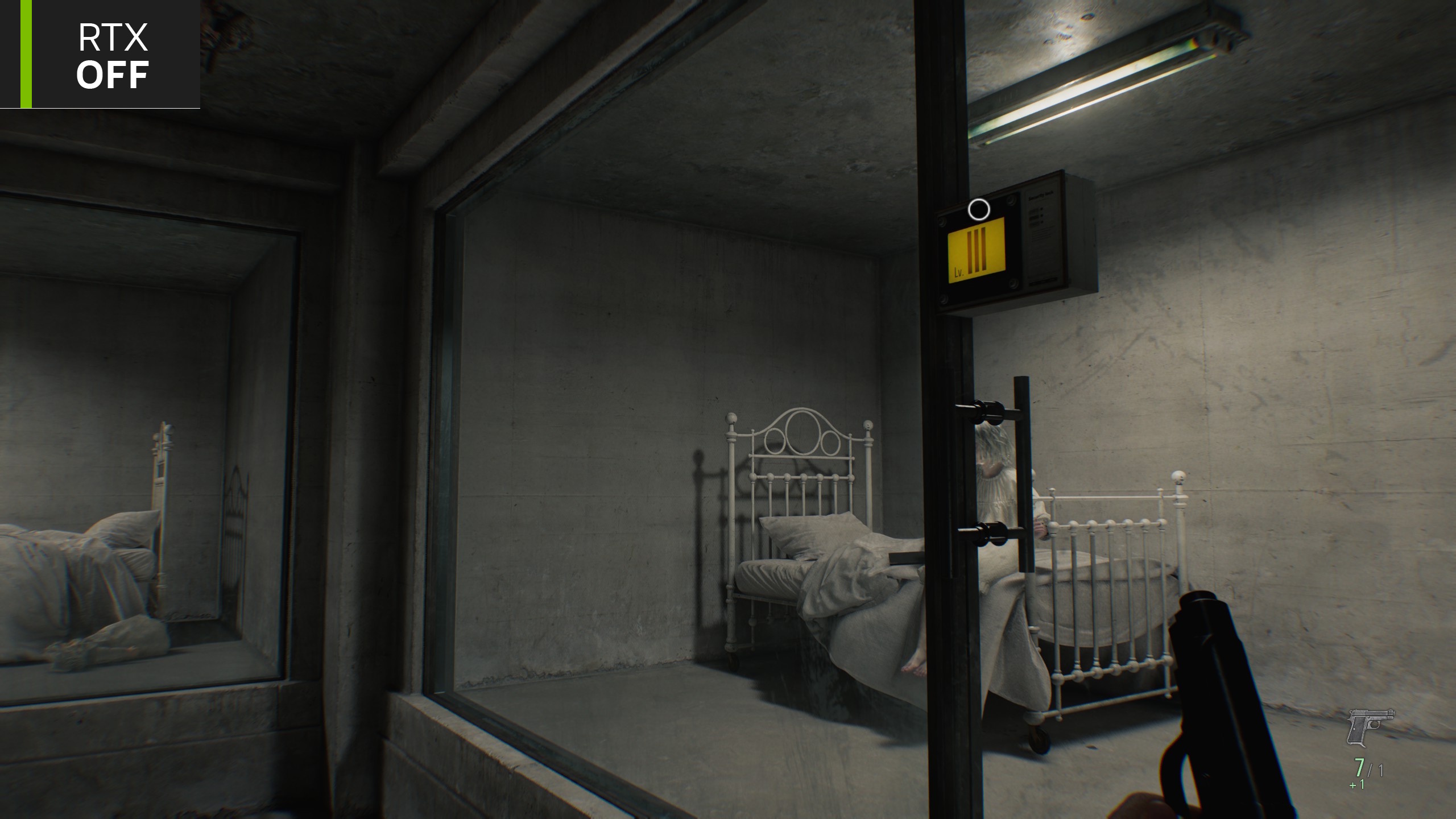This screenshot has width=1456, height=819.
Task: Toggle the top indicator light on the lock panel
Action: 1041,209
